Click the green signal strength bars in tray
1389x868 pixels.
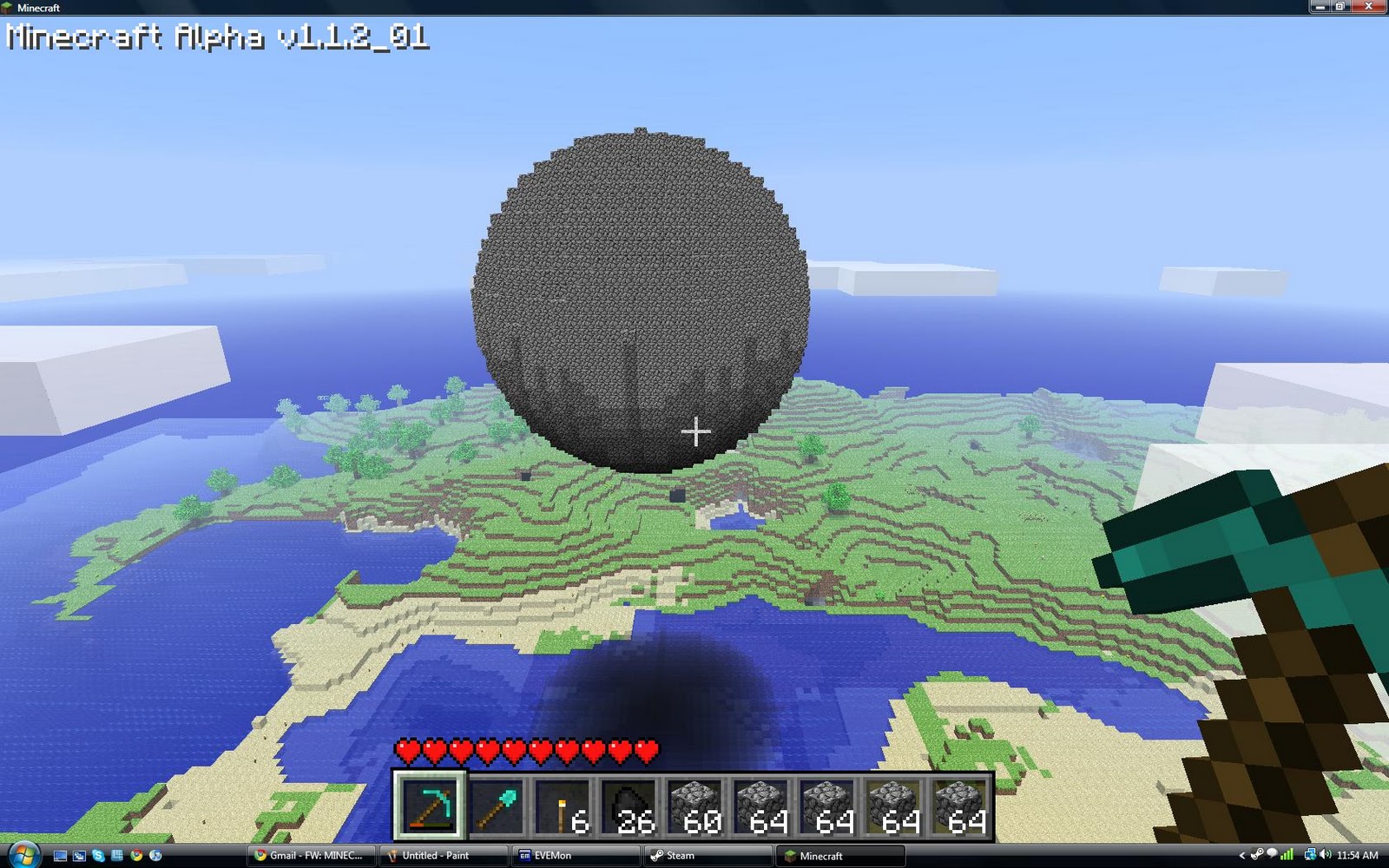click(x=1287, y=856)
